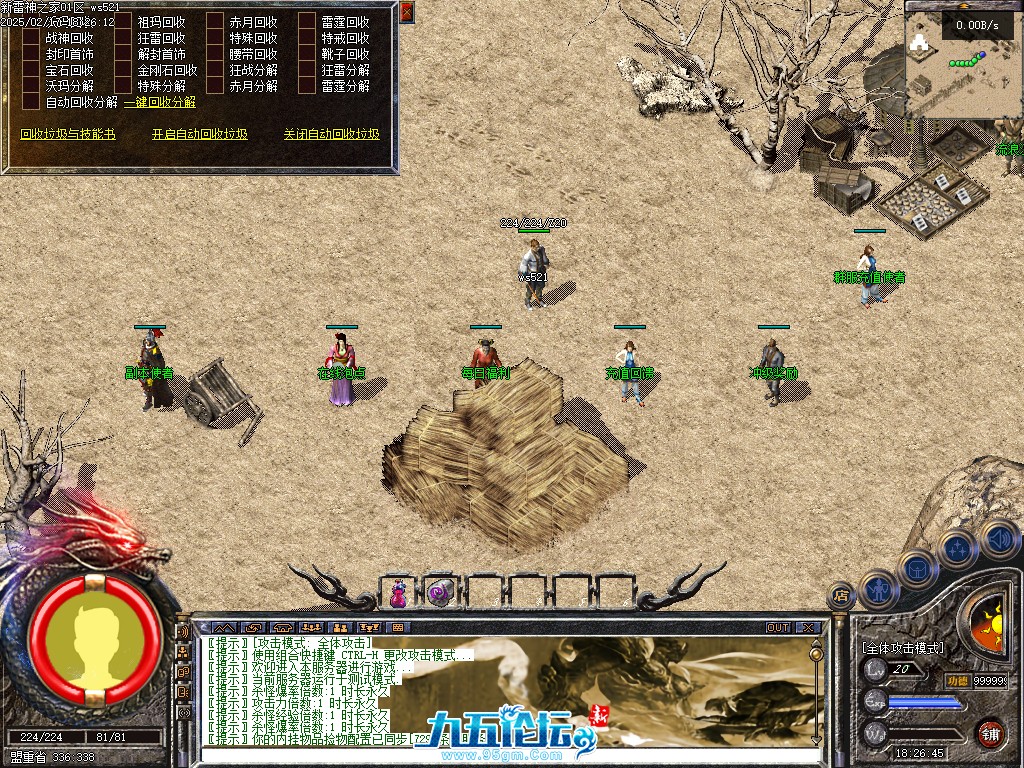This screenshot has height=768, width=1024.
Task: Enable the 自动回收分解 checkbox
Action: [x=30, y=102]
